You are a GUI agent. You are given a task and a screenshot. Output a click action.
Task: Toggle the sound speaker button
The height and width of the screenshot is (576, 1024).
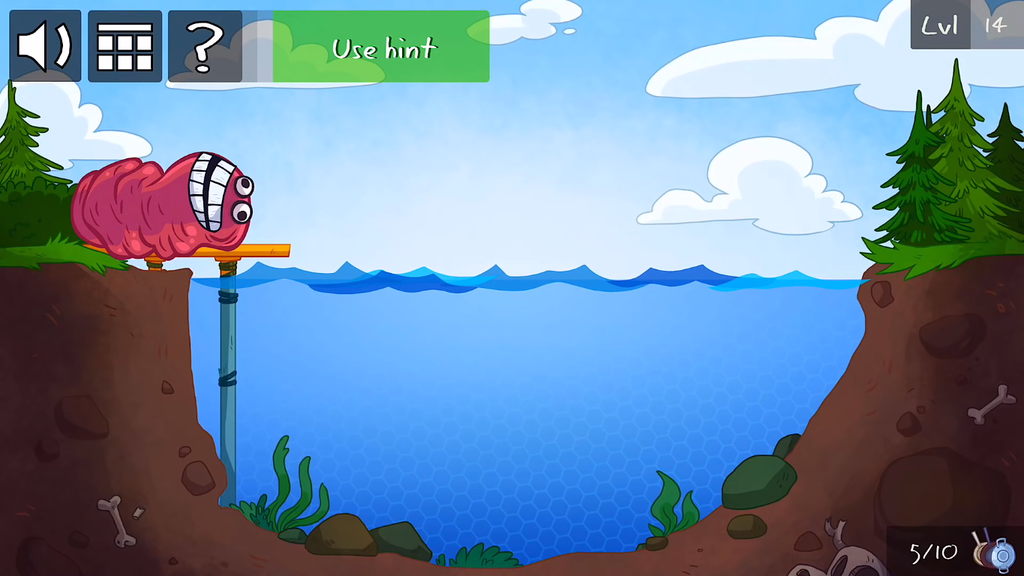pos(45,46)
